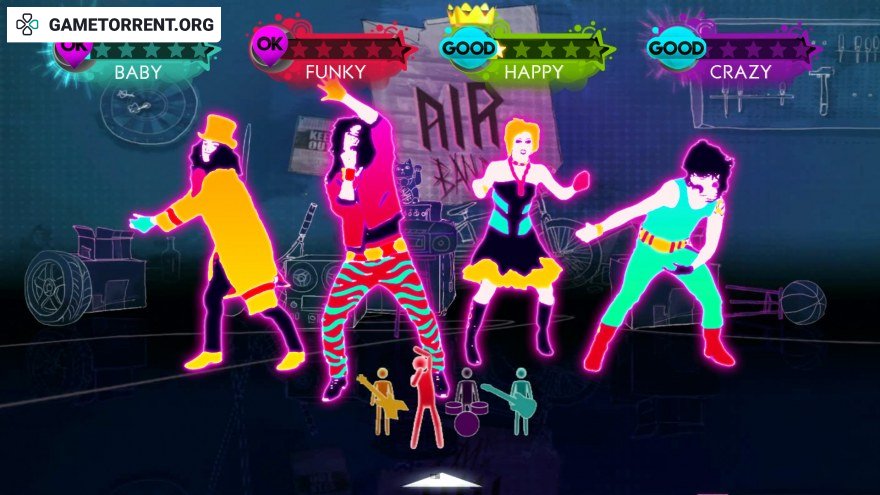Select the BABY player name tag
The width and height of the screenshot is (880, 495).
137,72
